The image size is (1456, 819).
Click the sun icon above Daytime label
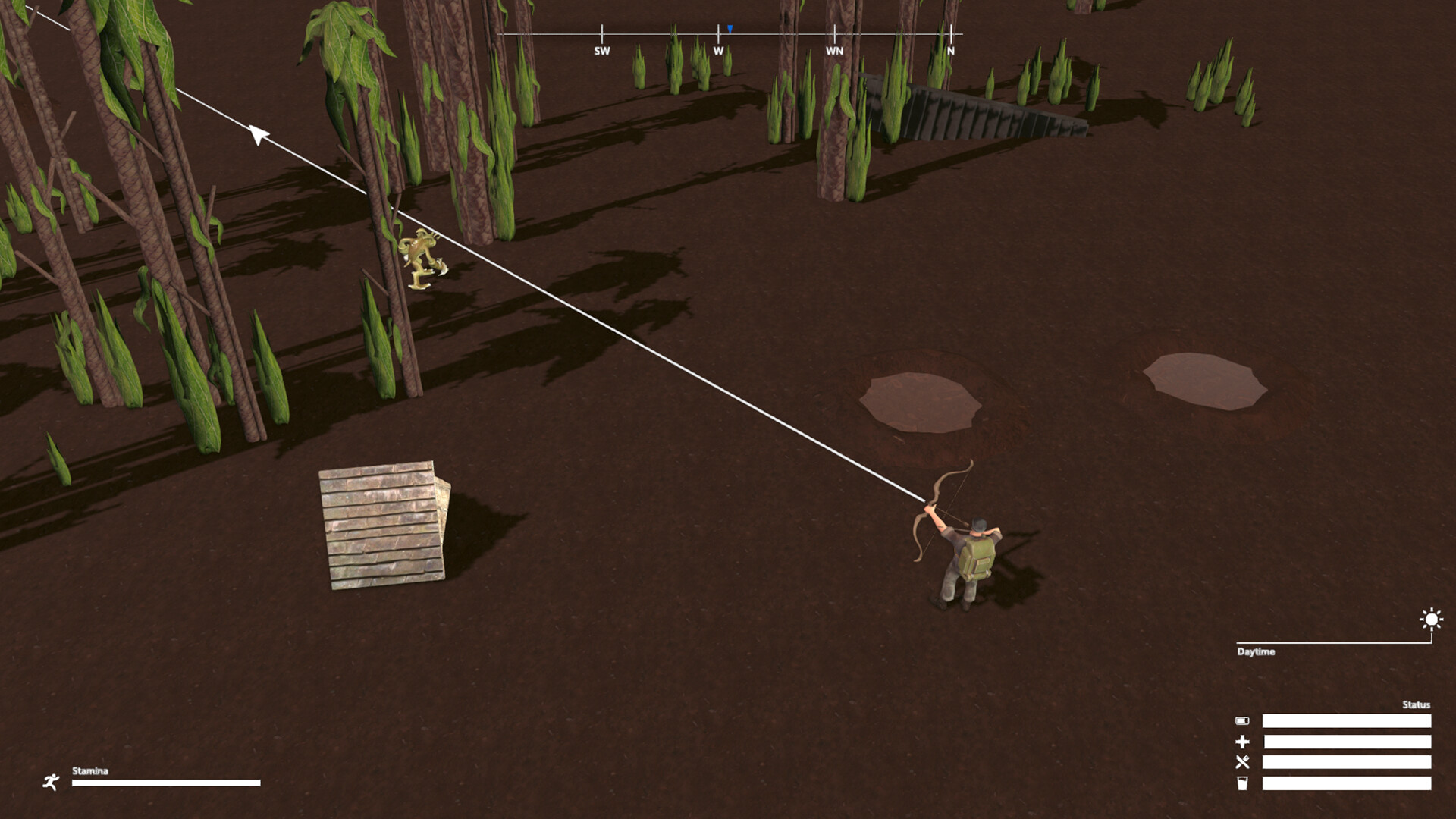point(1430,620)
